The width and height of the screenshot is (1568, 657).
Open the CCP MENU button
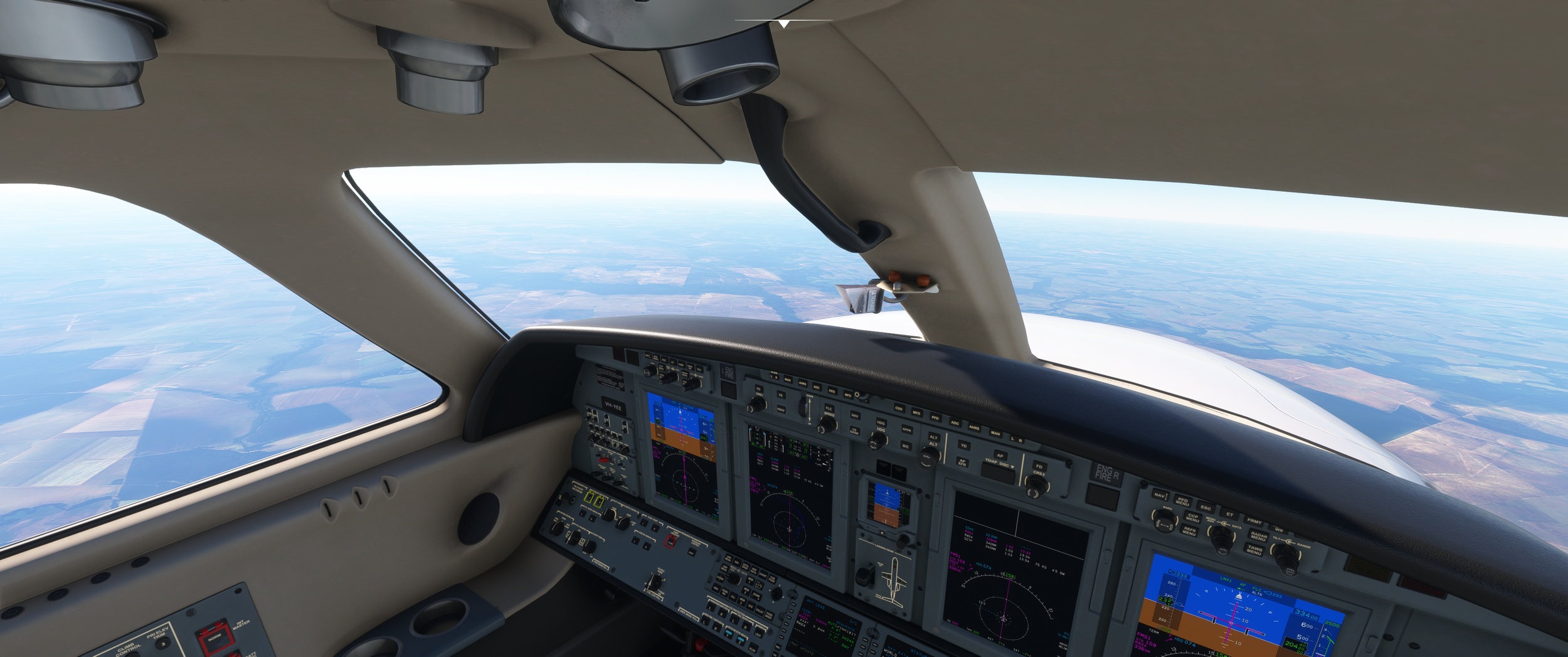click(x=1192, y=518)
